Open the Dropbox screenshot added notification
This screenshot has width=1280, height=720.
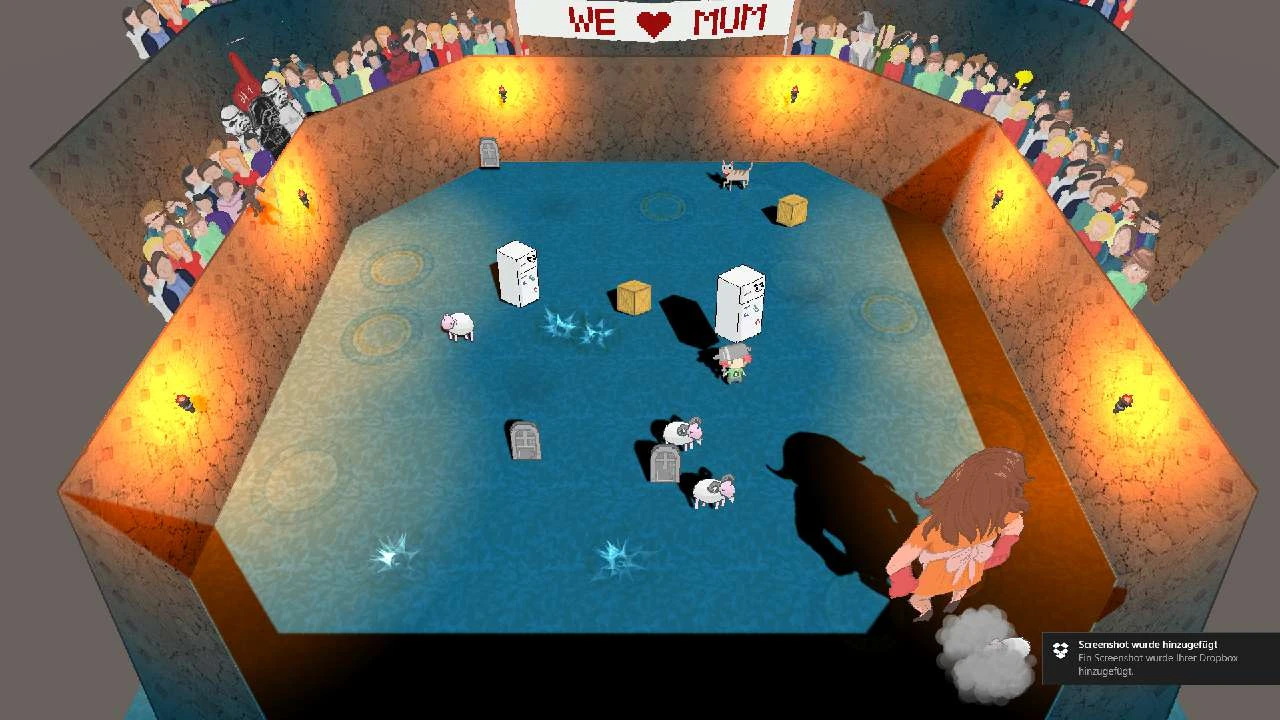[1160, 657]
